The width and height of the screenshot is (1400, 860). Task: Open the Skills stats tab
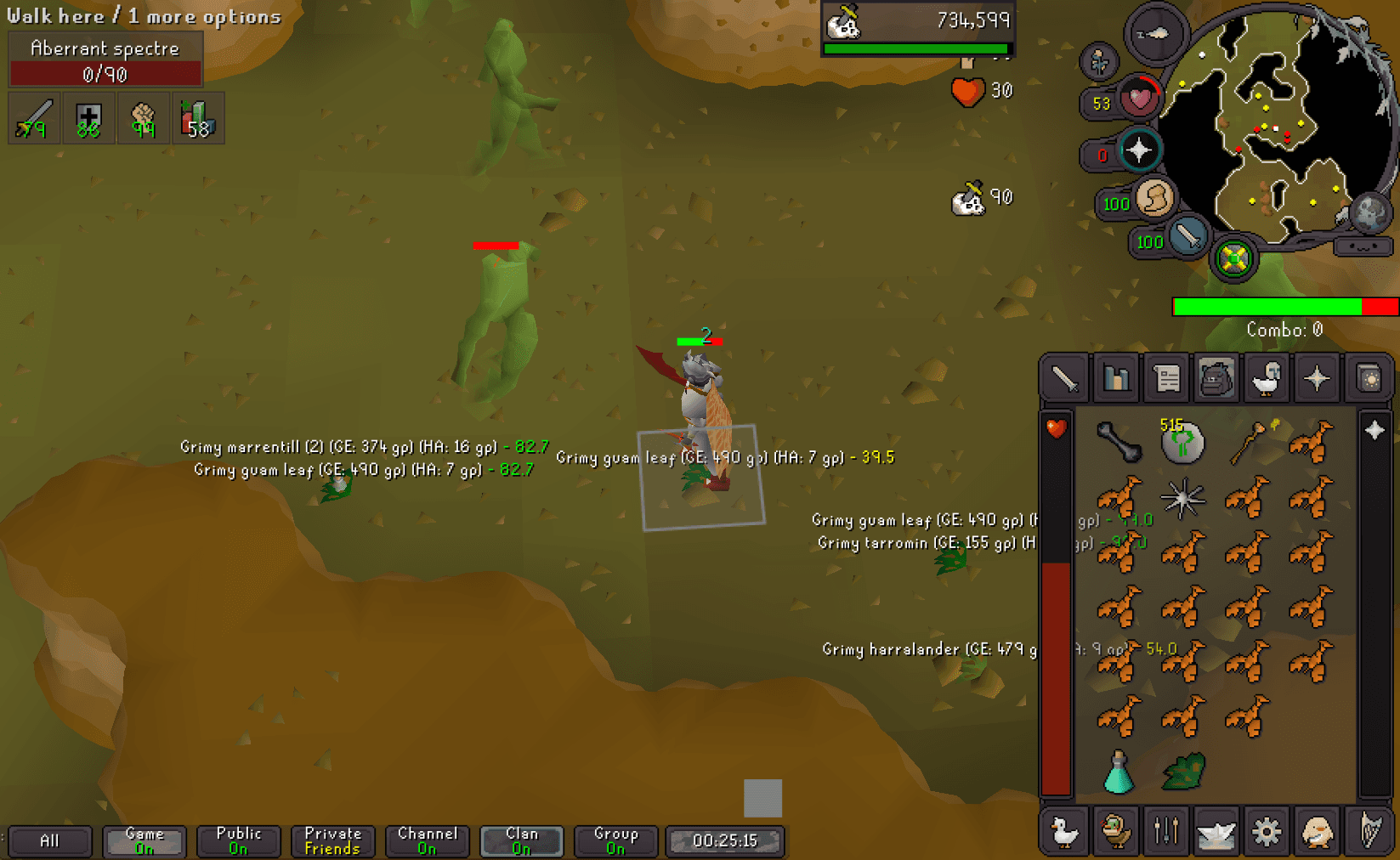pos(1116,378)
